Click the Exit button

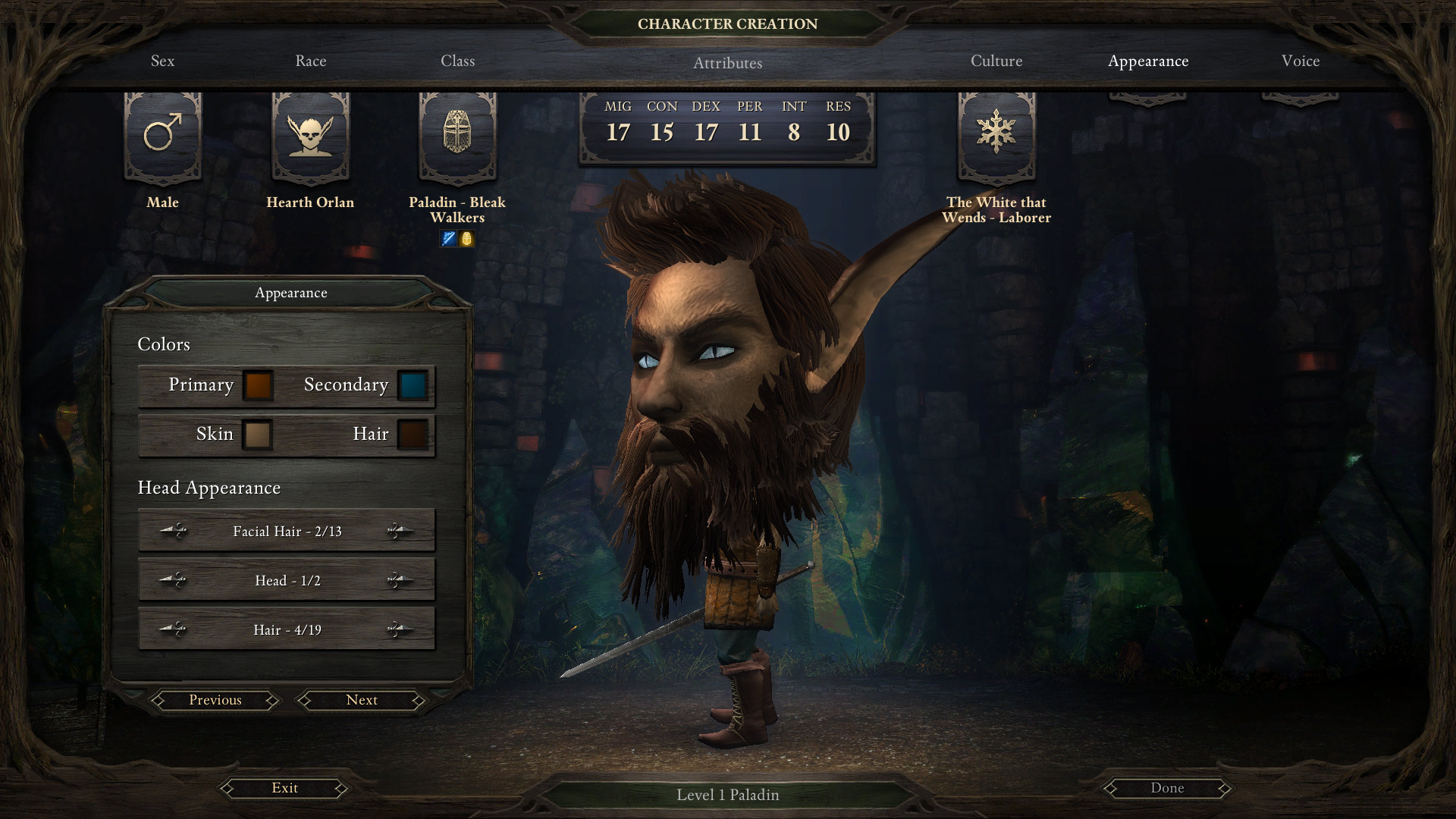pyautogui.click(x=285, y=788)
